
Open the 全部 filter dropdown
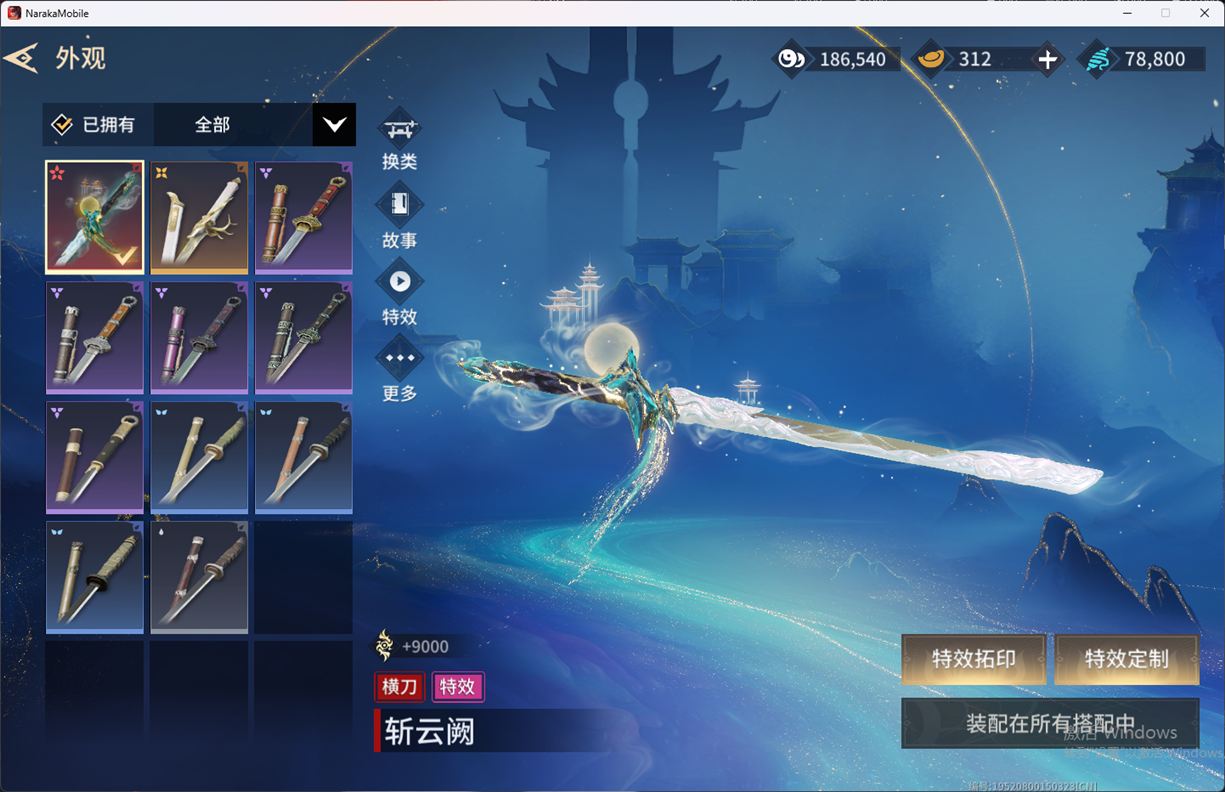tap(333, 125)
